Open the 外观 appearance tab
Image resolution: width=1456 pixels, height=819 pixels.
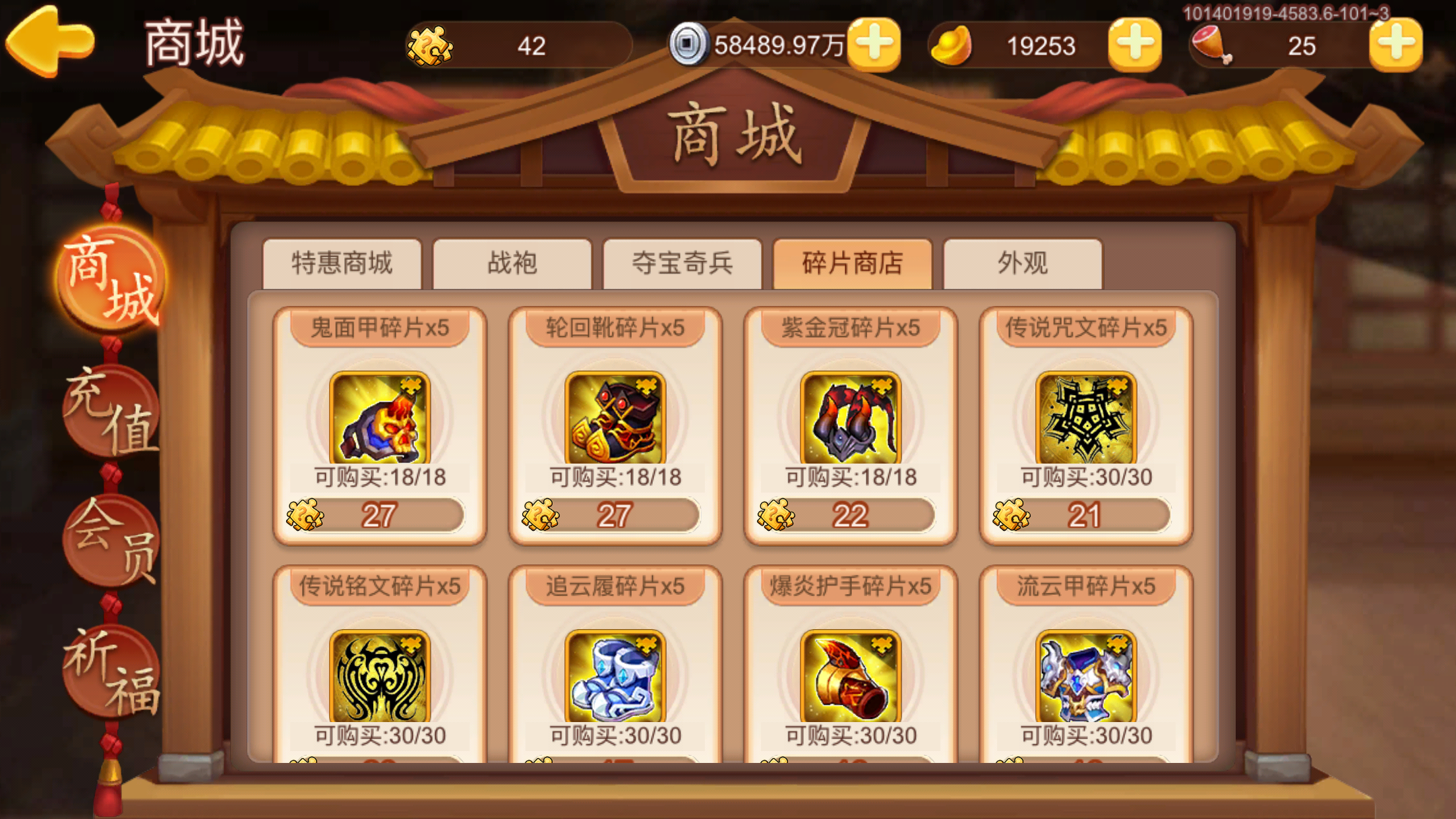[1023, 264]
